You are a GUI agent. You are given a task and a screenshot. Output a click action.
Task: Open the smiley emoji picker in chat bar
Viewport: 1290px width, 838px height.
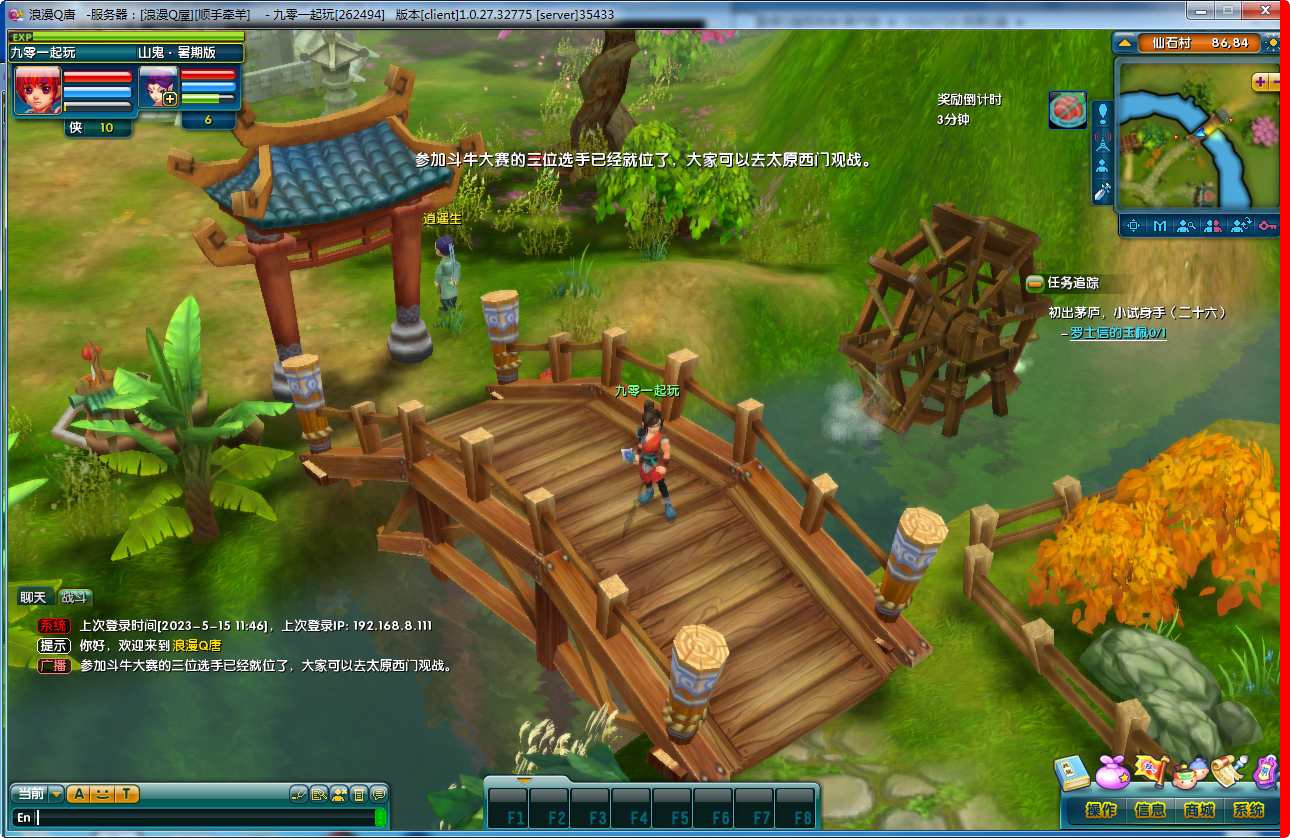click(x=103, y=794)
